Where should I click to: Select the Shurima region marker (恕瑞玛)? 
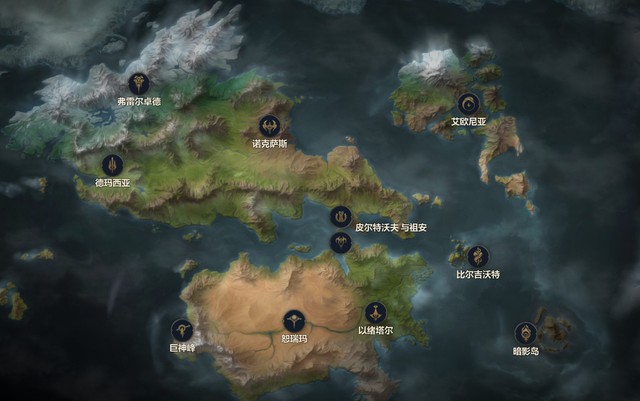[x=293, y=321]
